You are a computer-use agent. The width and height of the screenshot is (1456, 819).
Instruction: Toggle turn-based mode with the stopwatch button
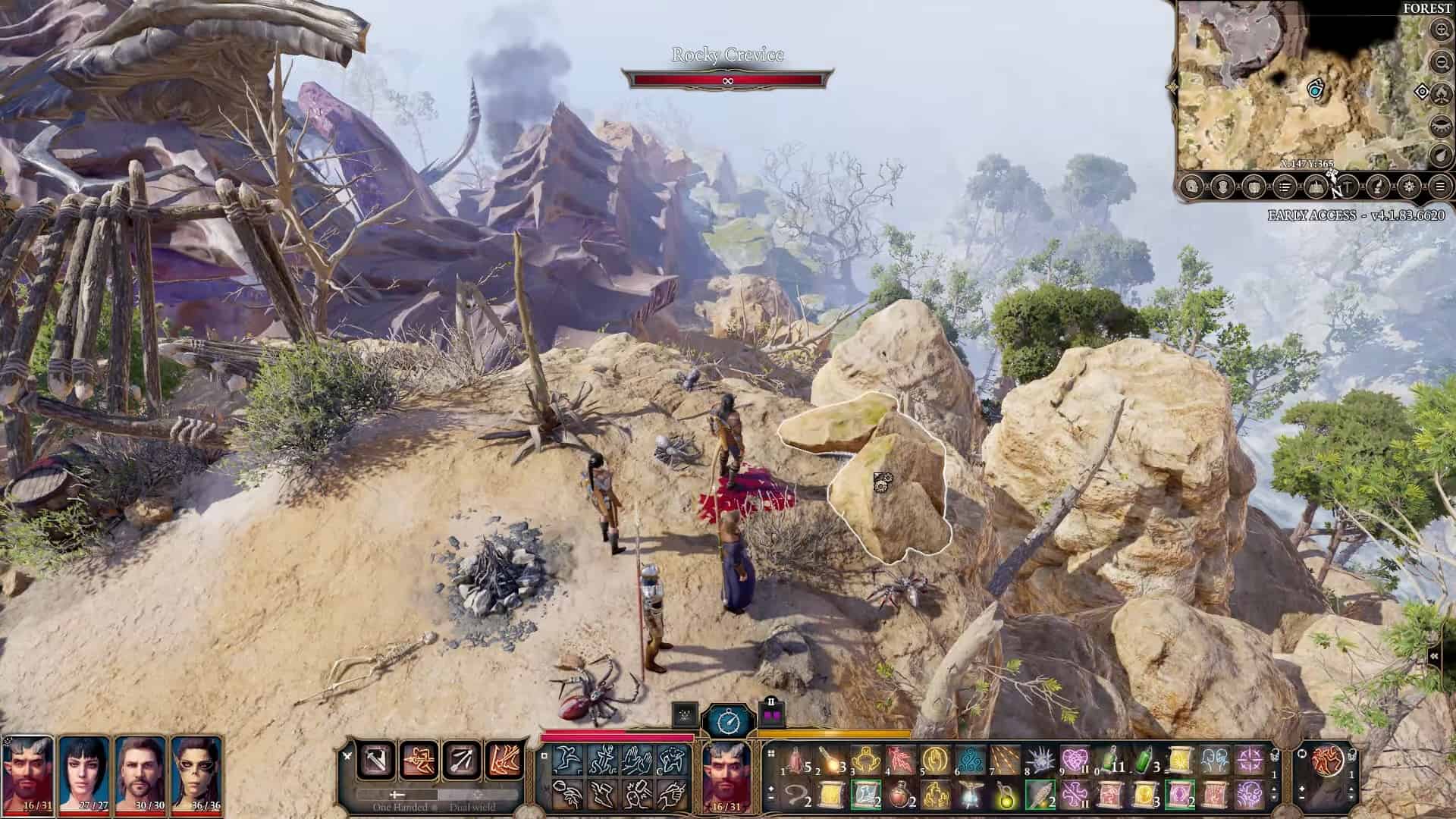727,720
